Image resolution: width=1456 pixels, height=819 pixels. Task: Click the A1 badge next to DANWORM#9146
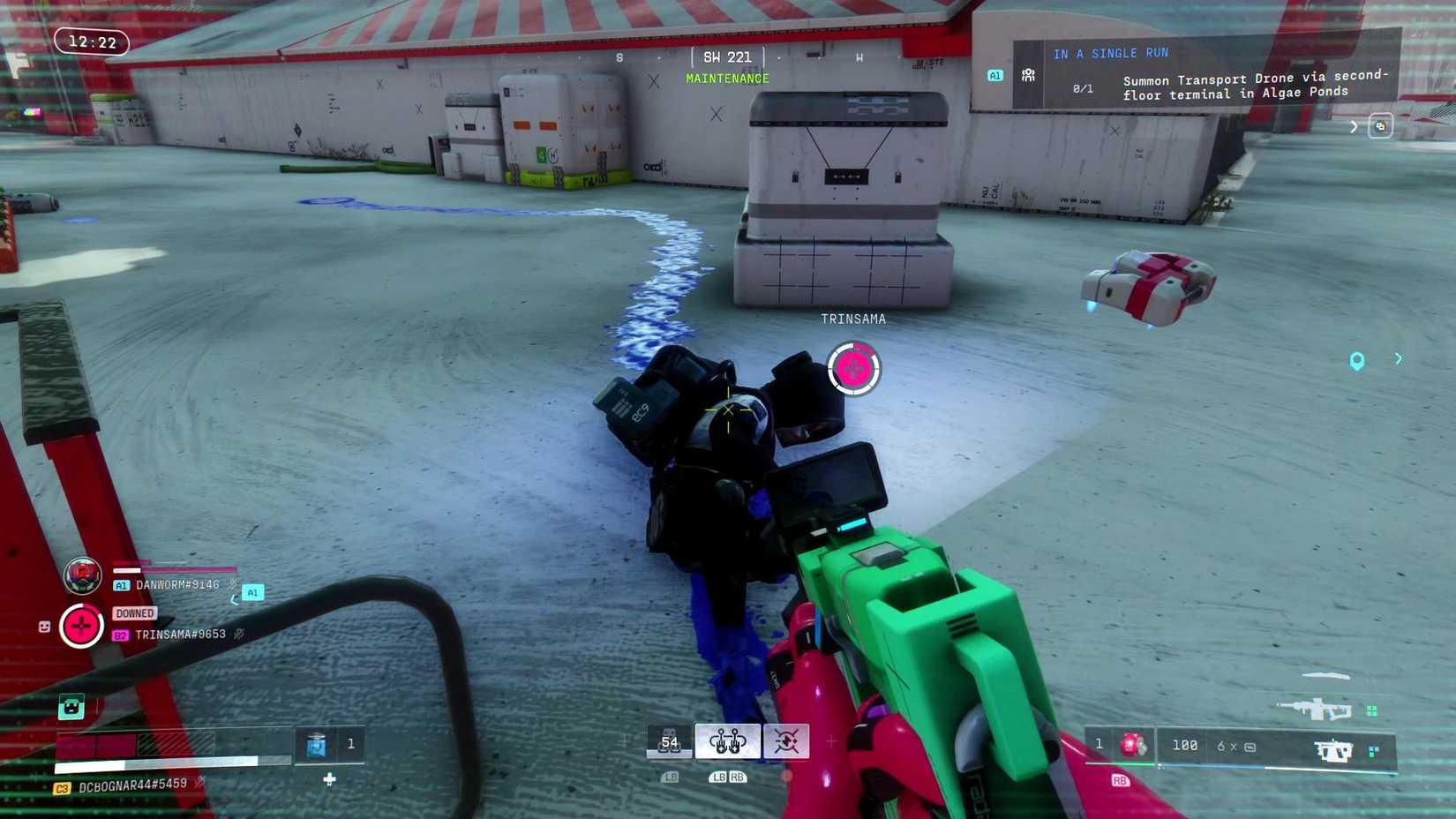point(122,585)
